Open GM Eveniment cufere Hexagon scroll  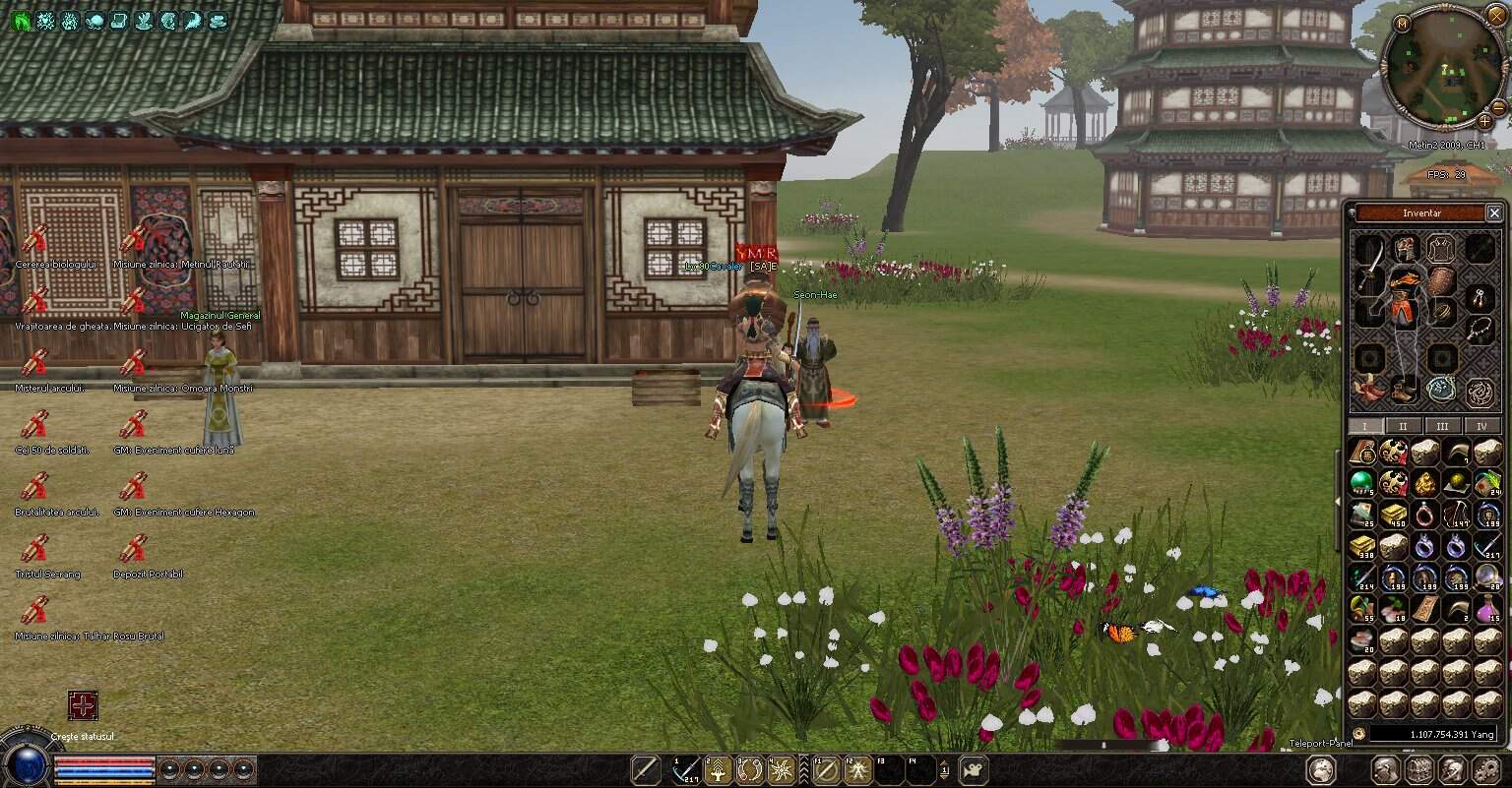coord(134,487)
